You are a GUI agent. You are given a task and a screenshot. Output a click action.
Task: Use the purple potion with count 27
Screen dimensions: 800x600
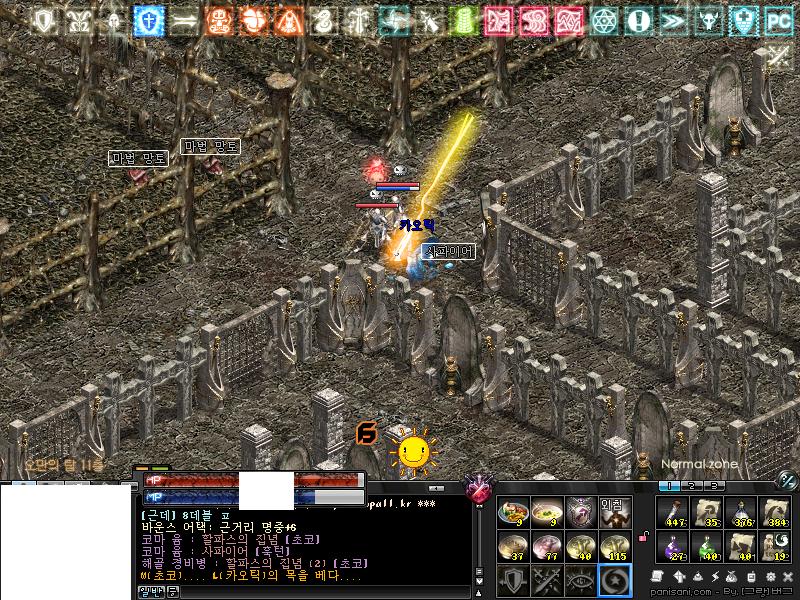[674, 546]
